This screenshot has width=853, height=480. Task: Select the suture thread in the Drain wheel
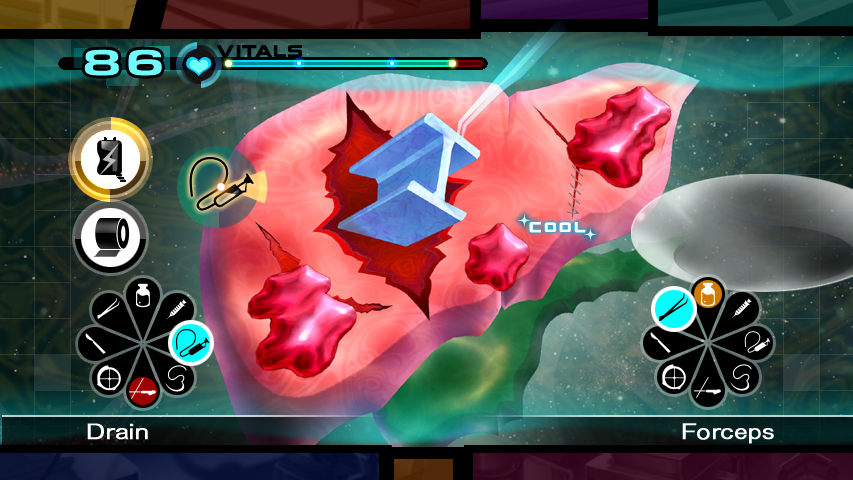(x=177, y=377)
